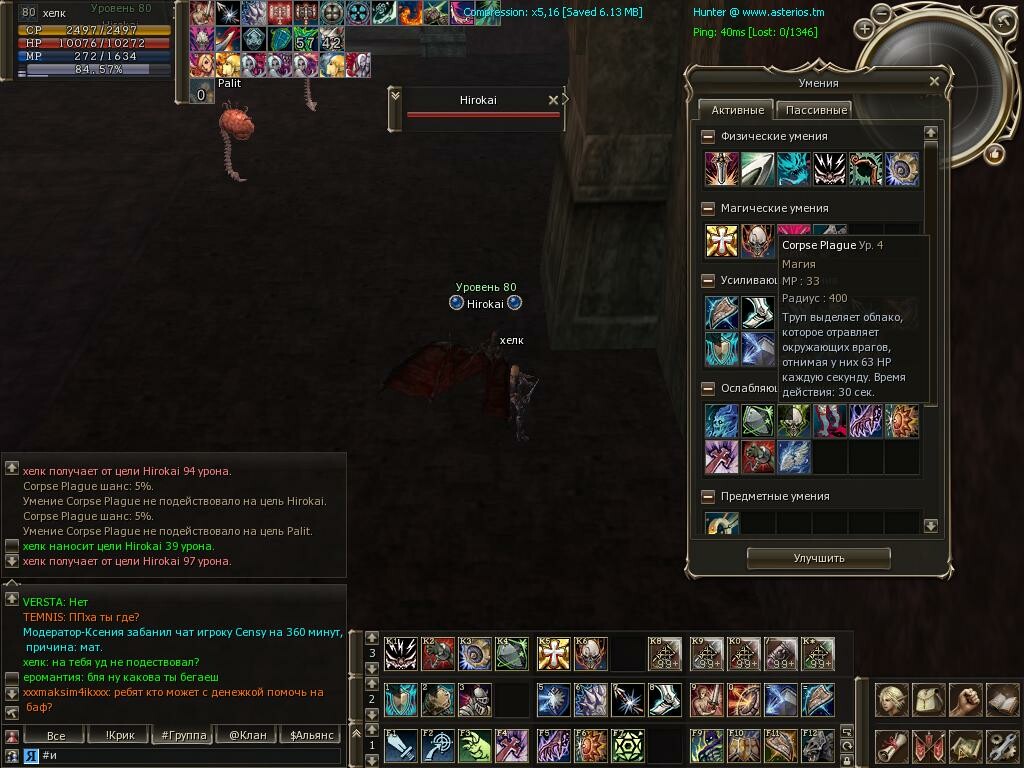This screenshot has width=1024, height=768.
Task: Collapse the Магические умения section
Action: (x=708, y=208)
